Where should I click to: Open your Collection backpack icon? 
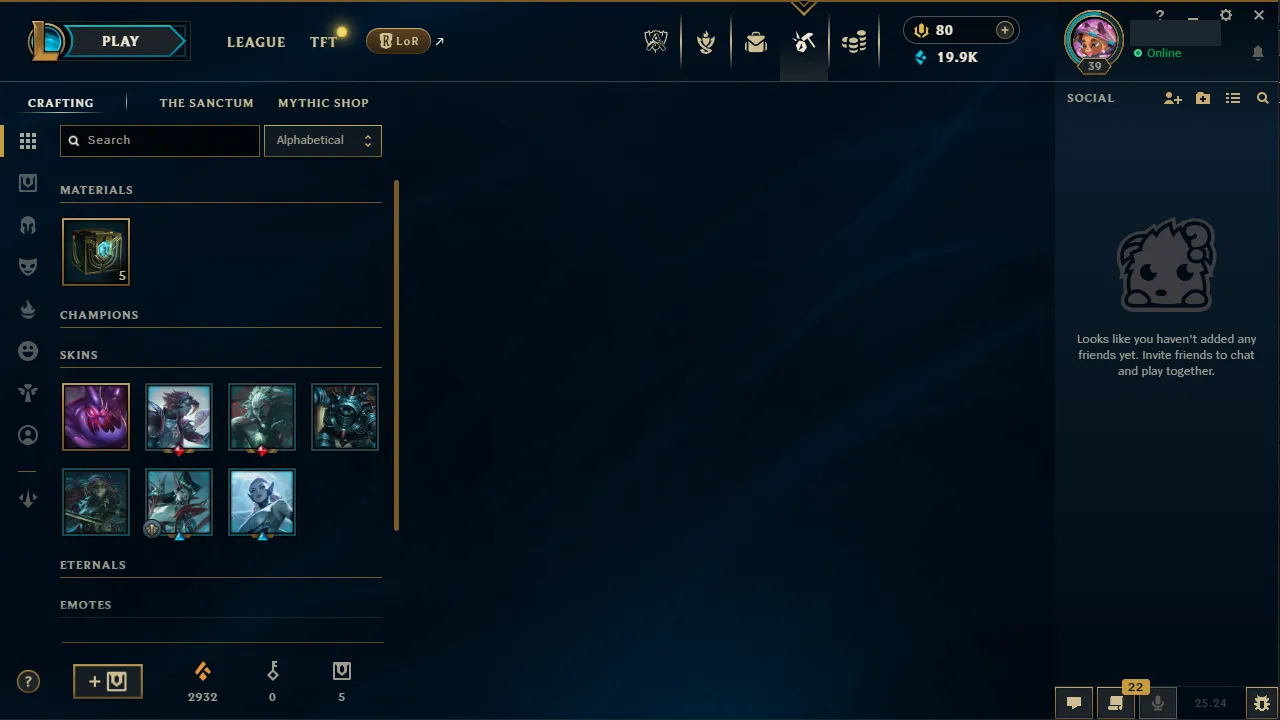point(756,41)
